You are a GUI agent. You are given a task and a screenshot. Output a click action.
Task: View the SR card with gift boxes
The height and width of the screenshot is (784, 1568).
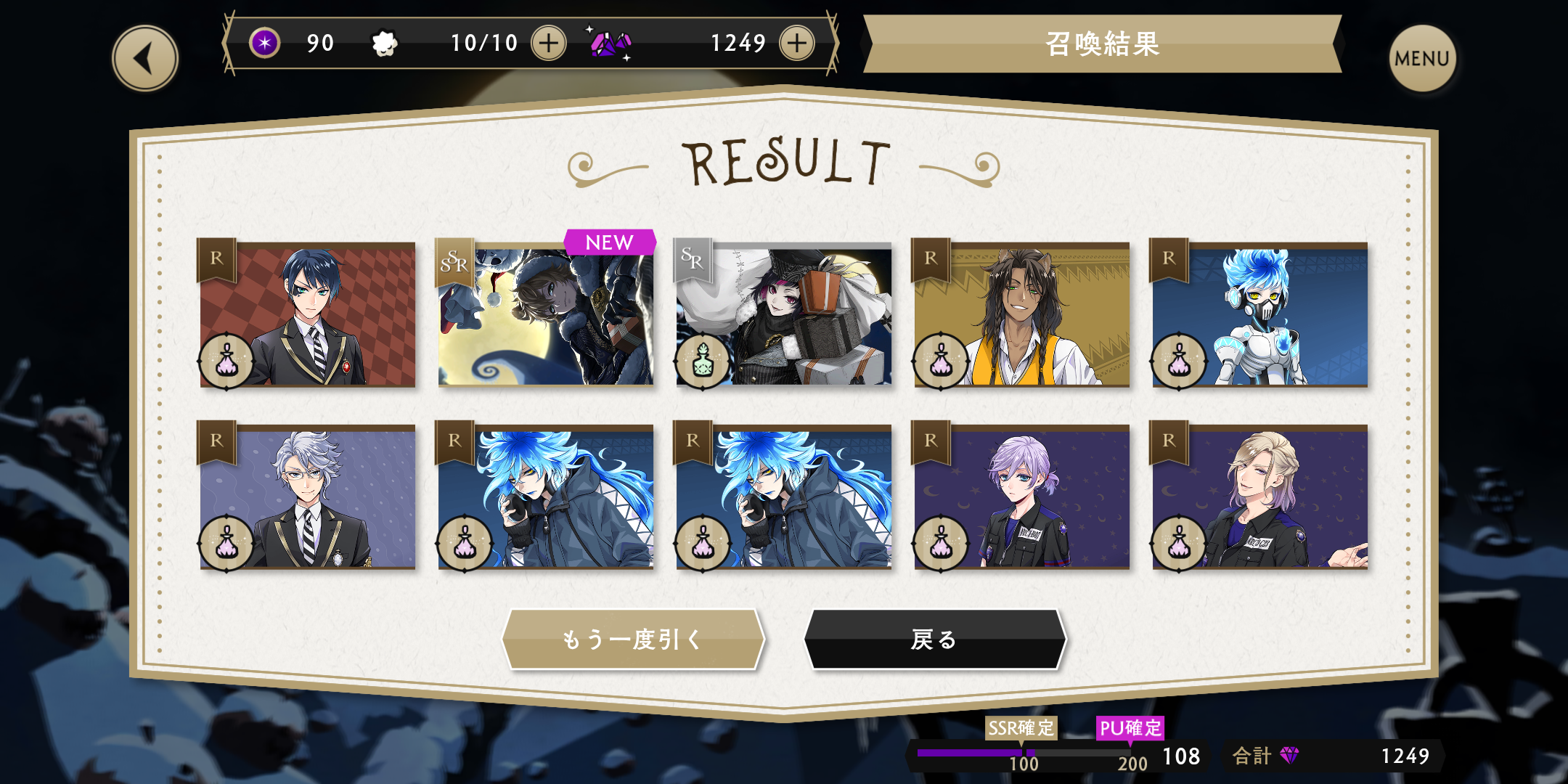pyautogui.click(x=784, y=314)
